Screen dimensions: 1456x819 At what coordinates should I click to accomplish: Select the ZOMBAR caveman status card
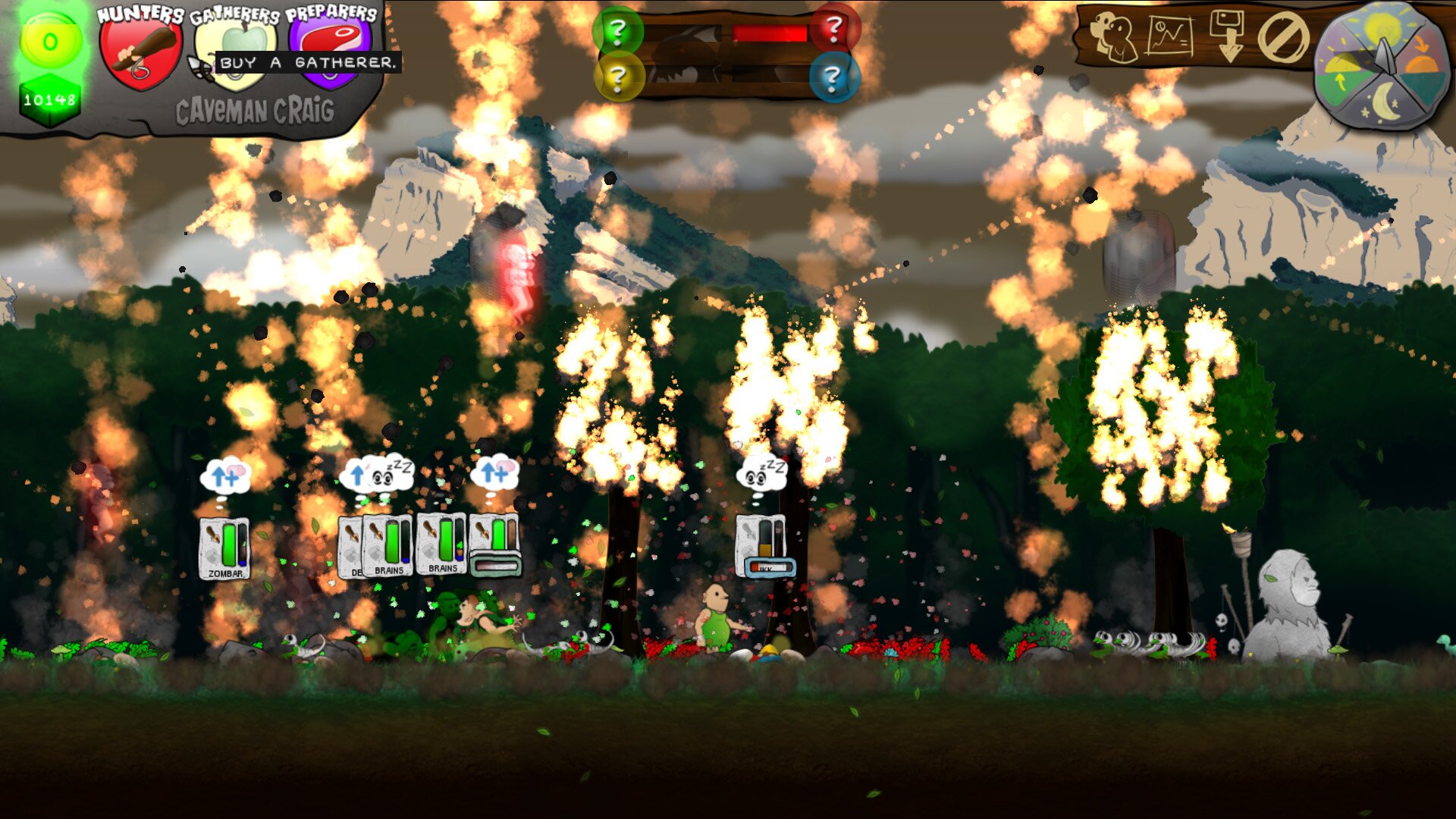point(224,549)
